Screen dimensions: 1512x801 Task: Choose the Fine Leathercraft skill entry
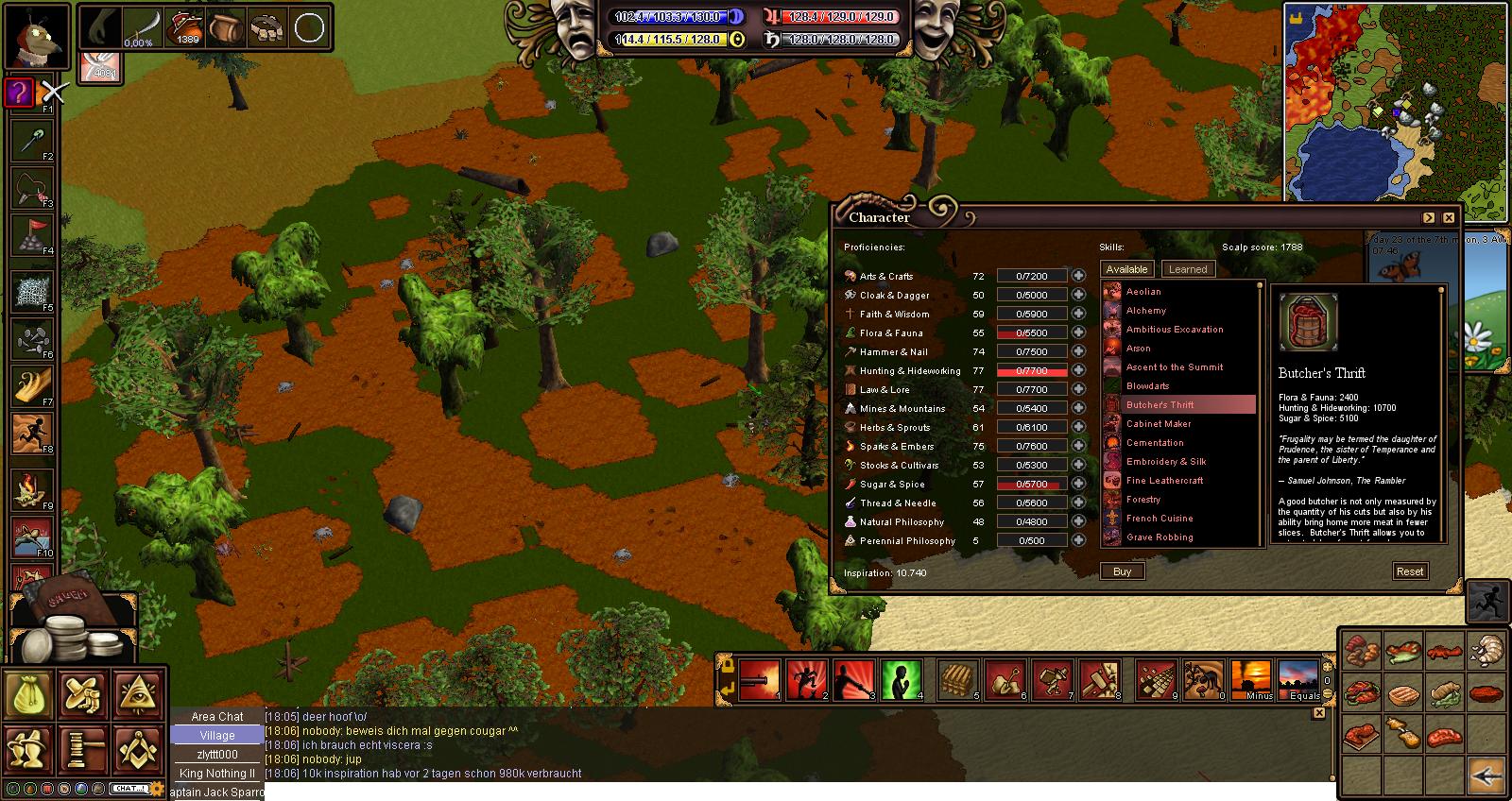click(1164, 481)
